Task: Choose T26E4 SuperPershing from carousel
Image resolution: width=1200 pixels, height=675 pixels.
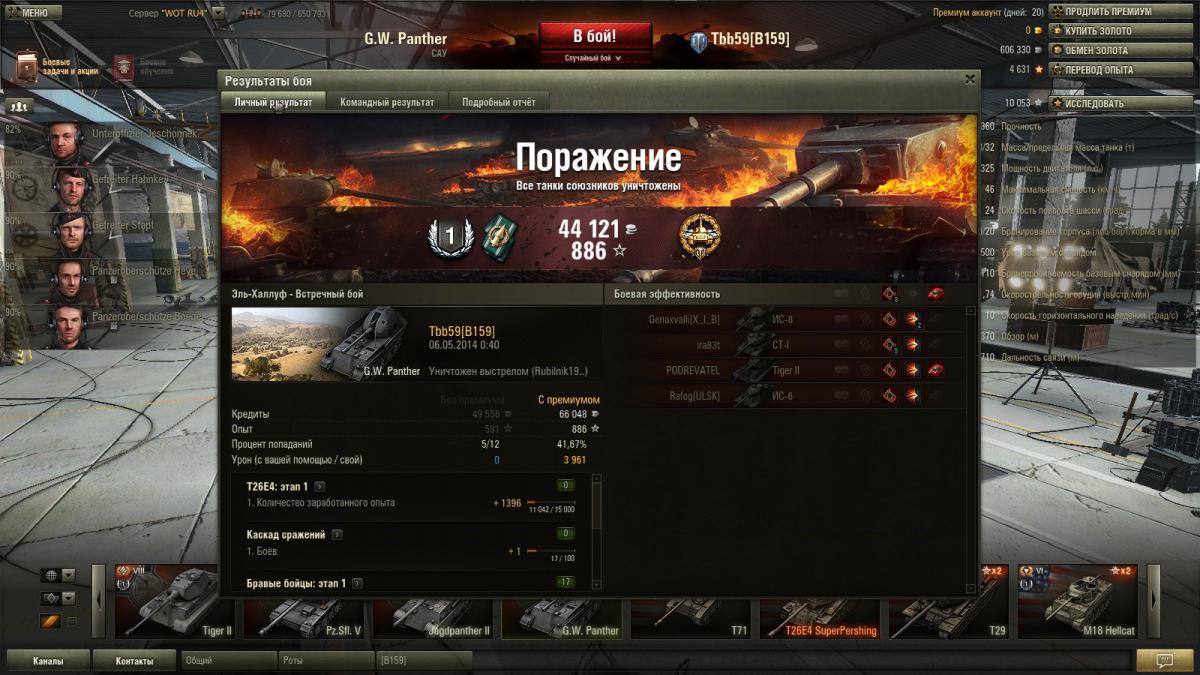Action: pyautogui.click(x=820, y=601)
